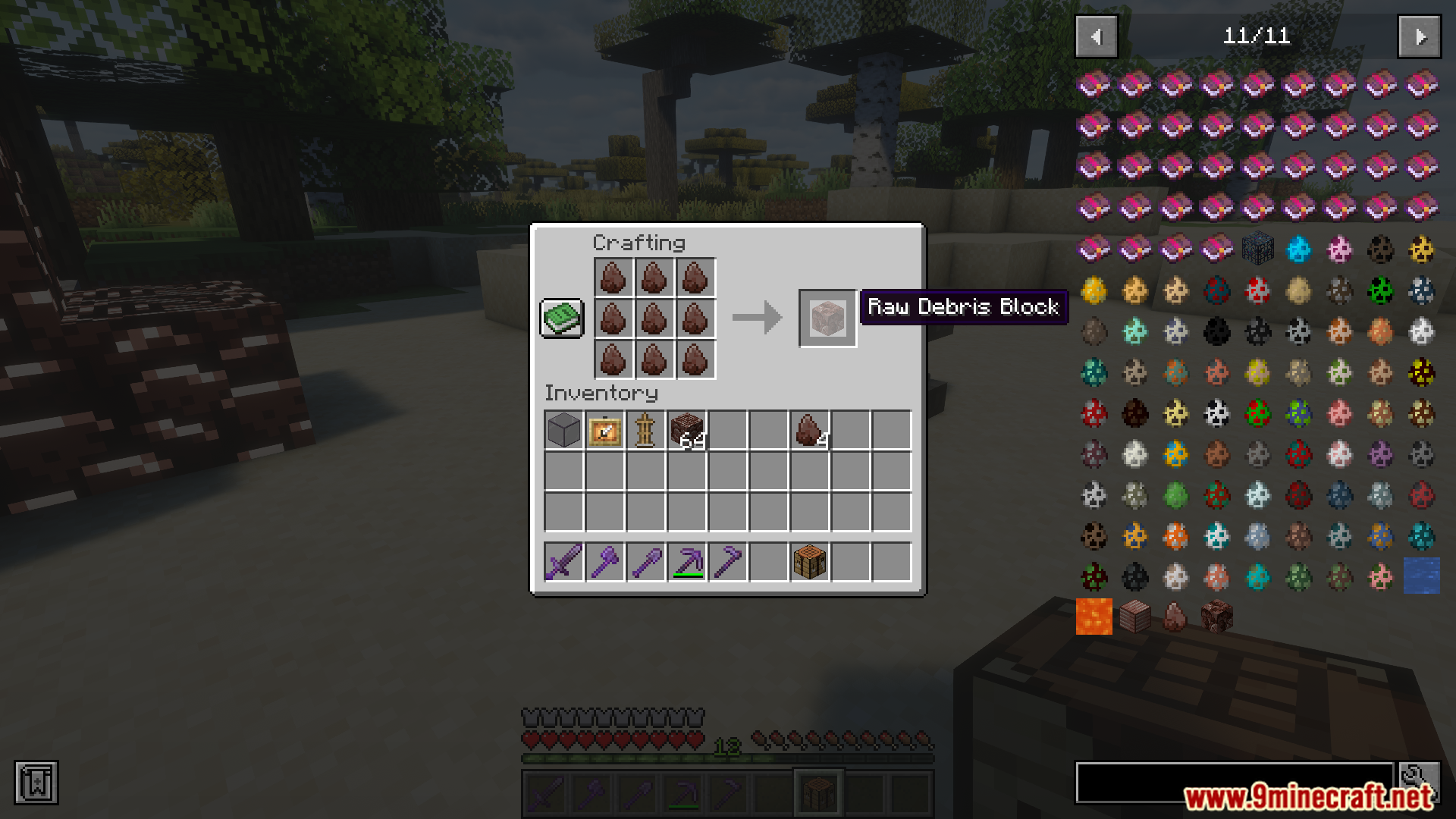Screen dimensions: 1456x819
Task: Select the raw debris stack of 4
Action: tap(810, 431)
